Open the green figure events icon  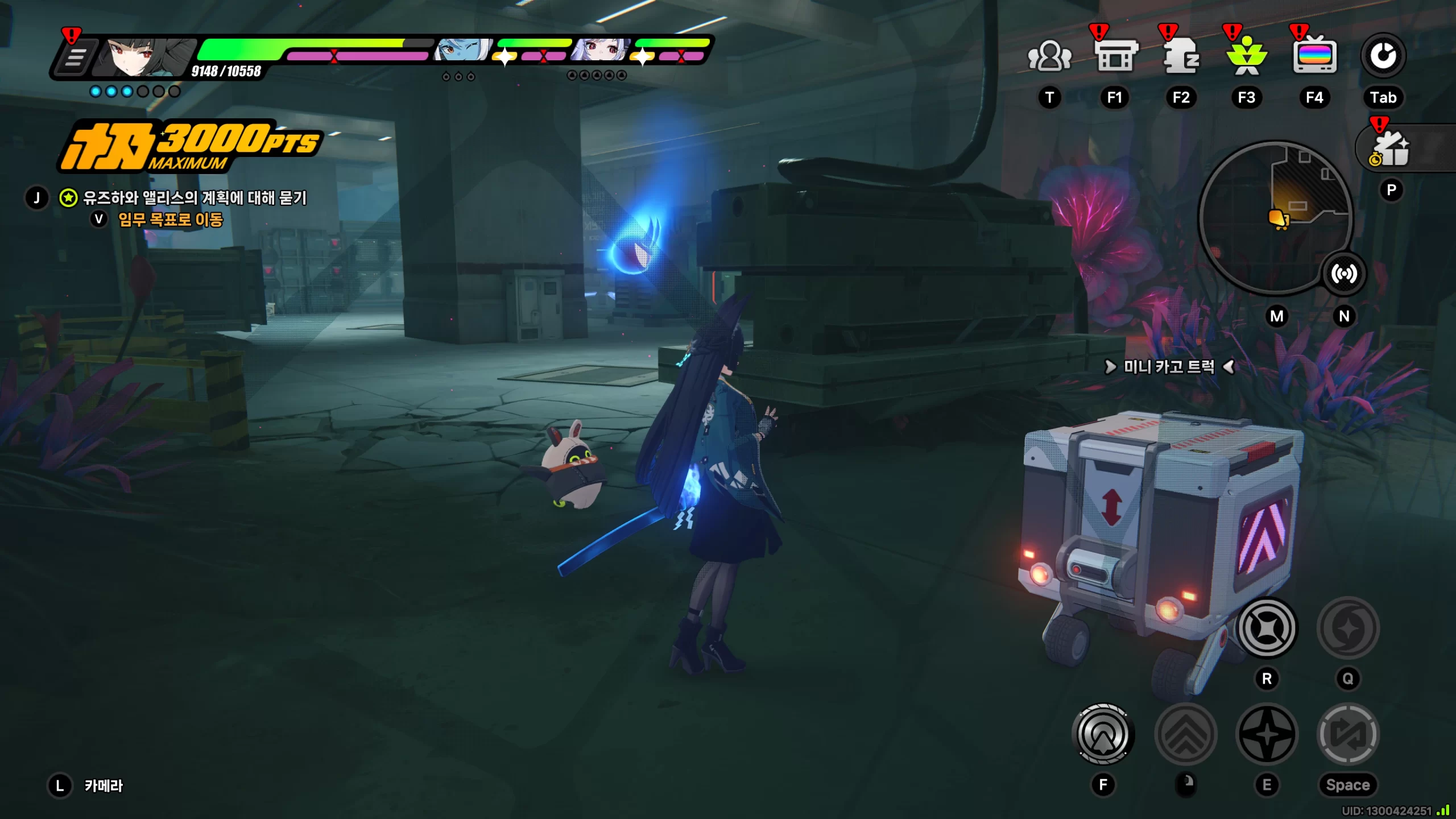[1247, 56]
